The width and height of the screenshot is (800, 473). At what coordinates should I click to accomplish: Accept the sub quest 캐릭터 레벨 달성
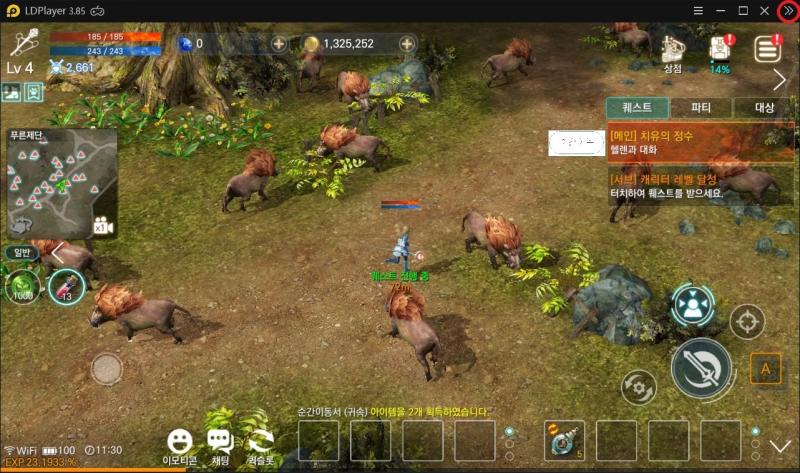tap(700, 185)
